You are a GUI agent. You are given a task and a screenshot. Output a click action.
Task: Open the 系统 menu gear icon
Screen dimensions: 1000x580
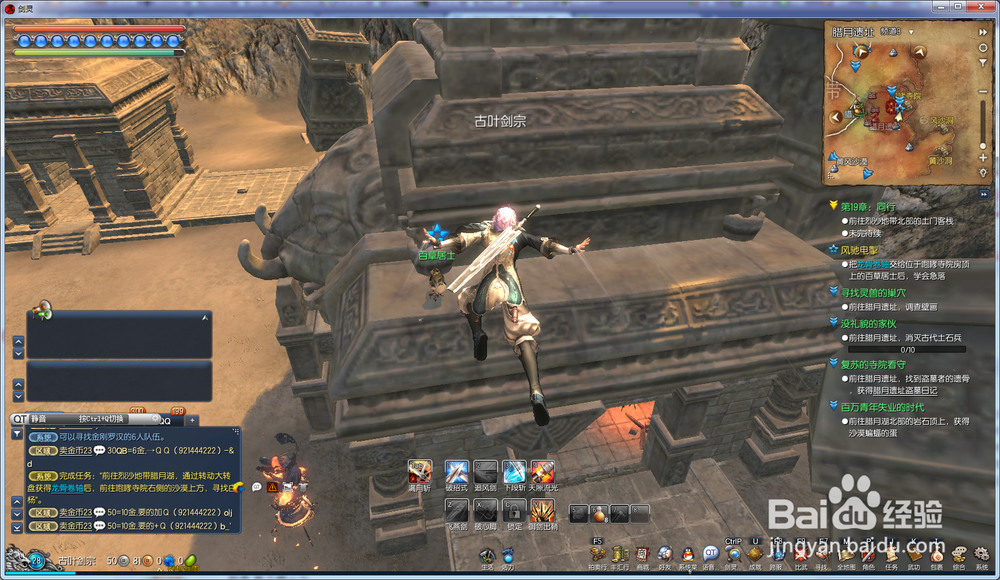[x=983, y=554]
